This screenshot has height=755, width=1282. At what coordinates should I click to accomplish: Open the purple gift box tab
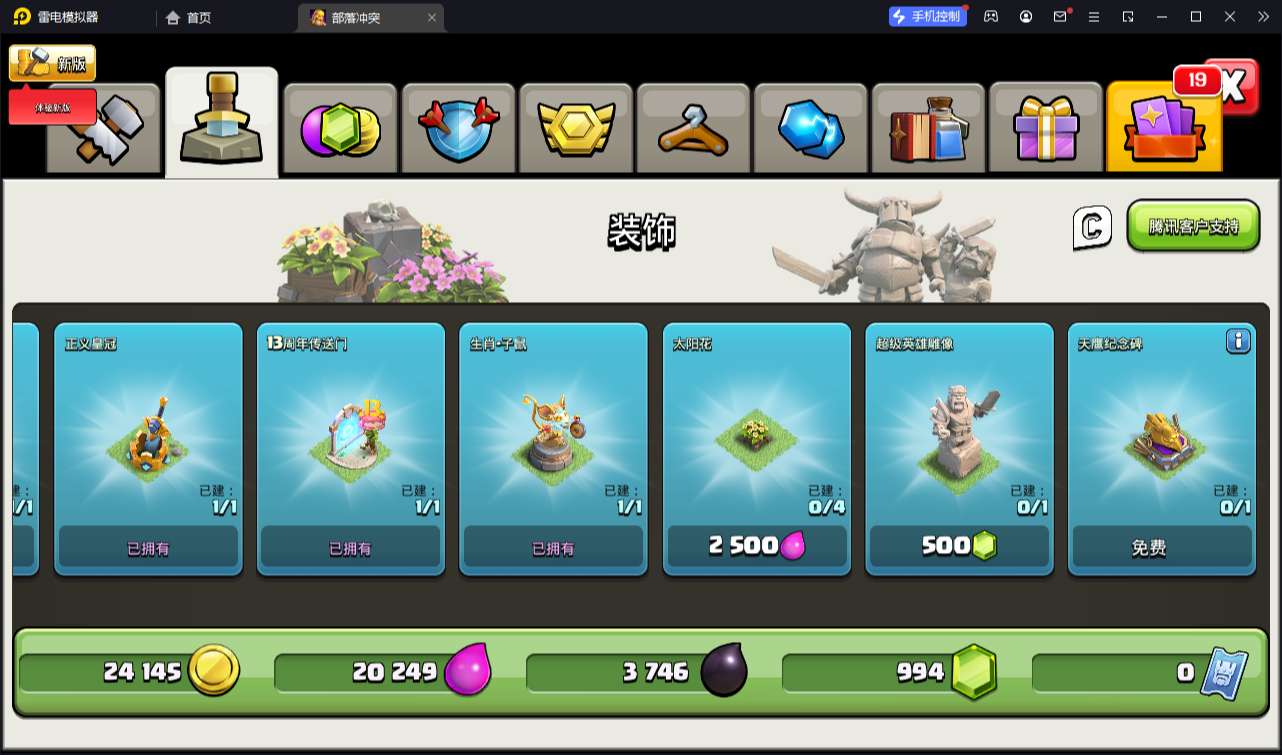pyautogui.click(x=1046, y=129)
